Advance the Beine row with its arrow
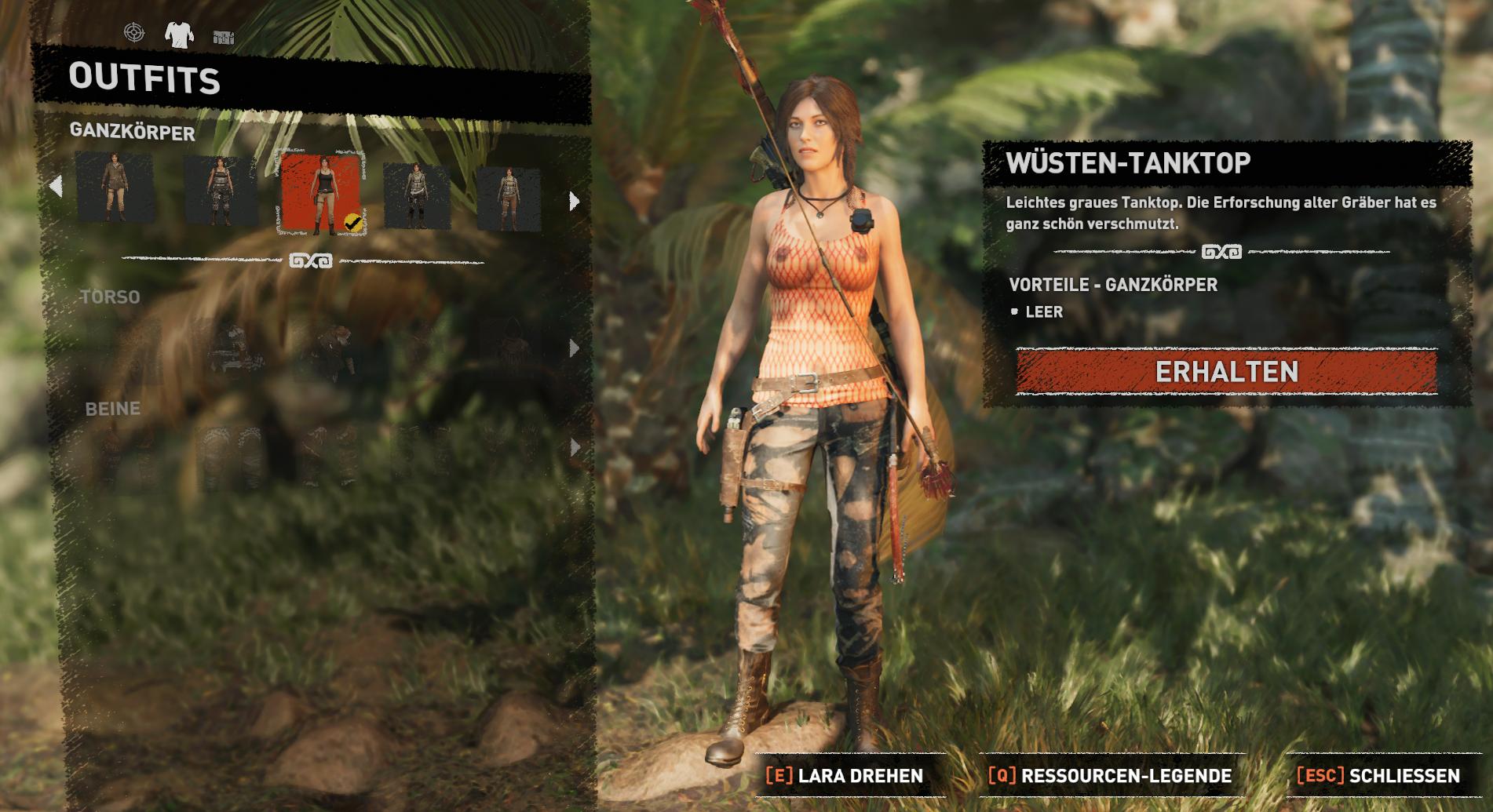This screenshot has width=1493, height=812. 575,447
